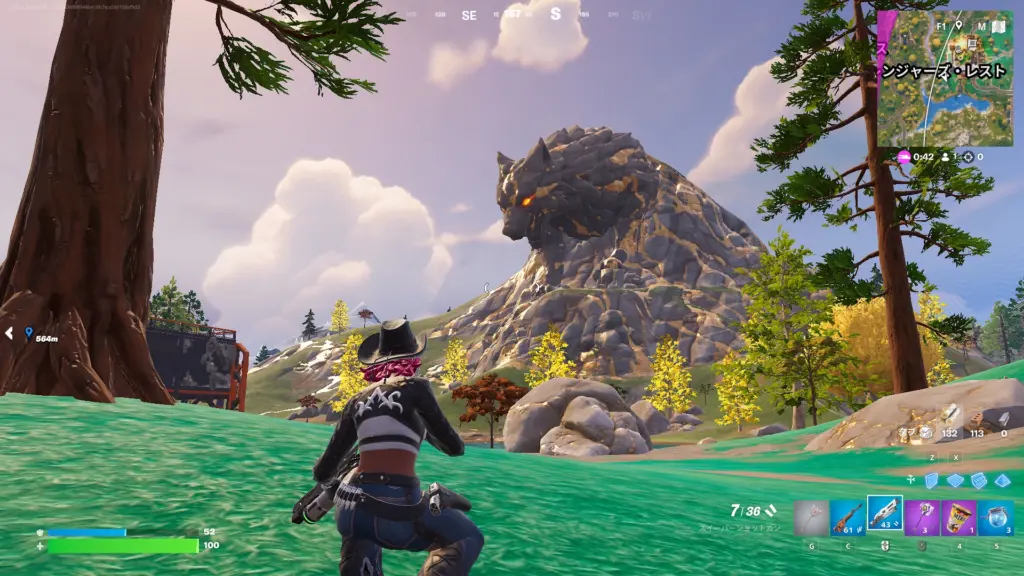The width and height of the screenshot is (1024, 576).
Task: Select the shield potion jar slot
Action: pos(995,518)
